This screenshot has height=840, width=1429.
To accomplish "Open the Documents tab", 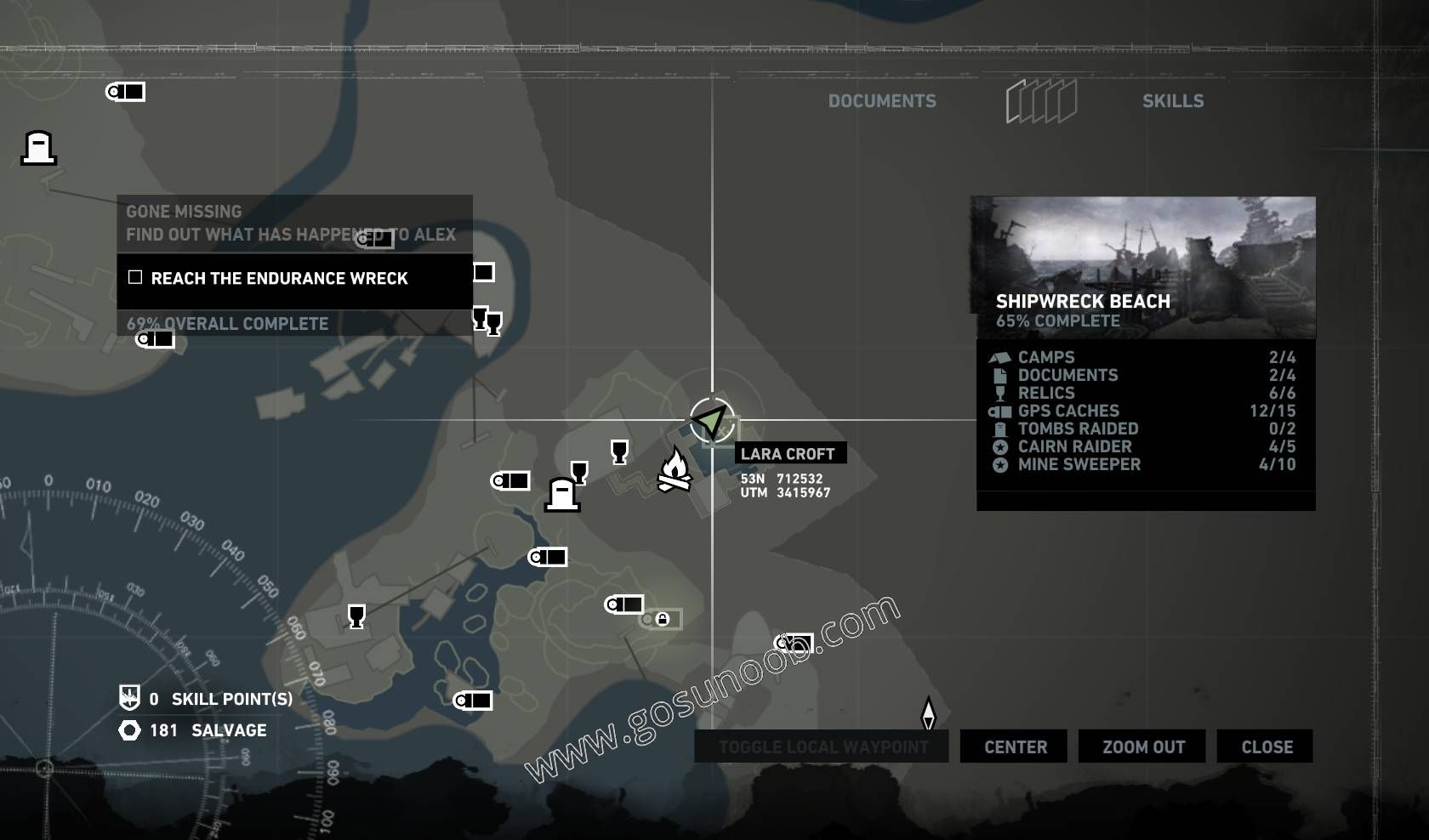I will pos(883,100).
